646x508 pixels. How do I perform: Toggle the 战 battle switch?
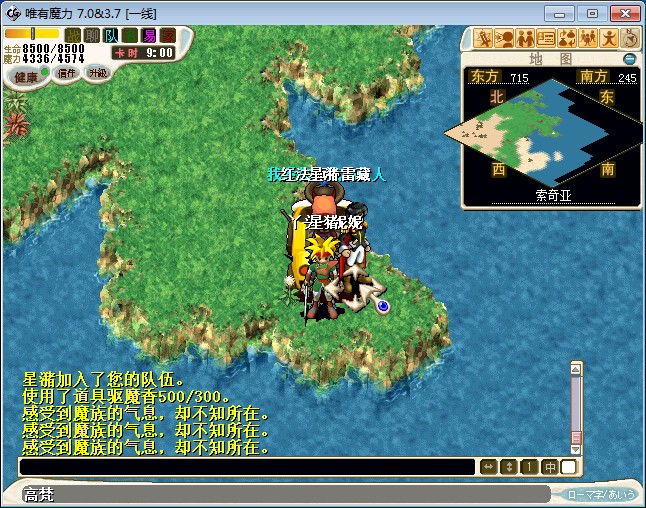coord(72,35)
